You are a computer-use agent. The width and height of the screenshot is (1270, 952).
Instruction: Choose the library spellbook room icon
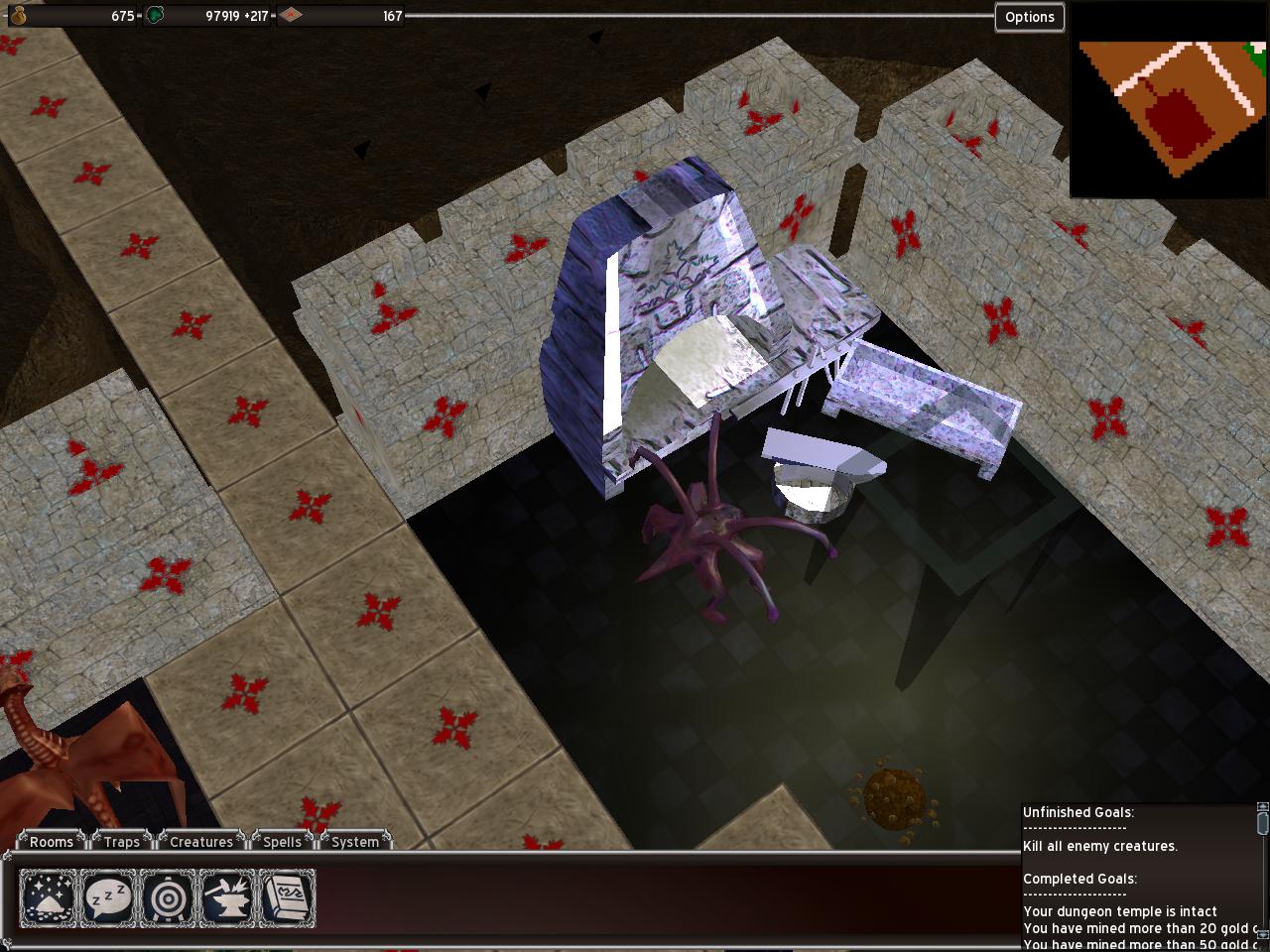tap(287, 898)
